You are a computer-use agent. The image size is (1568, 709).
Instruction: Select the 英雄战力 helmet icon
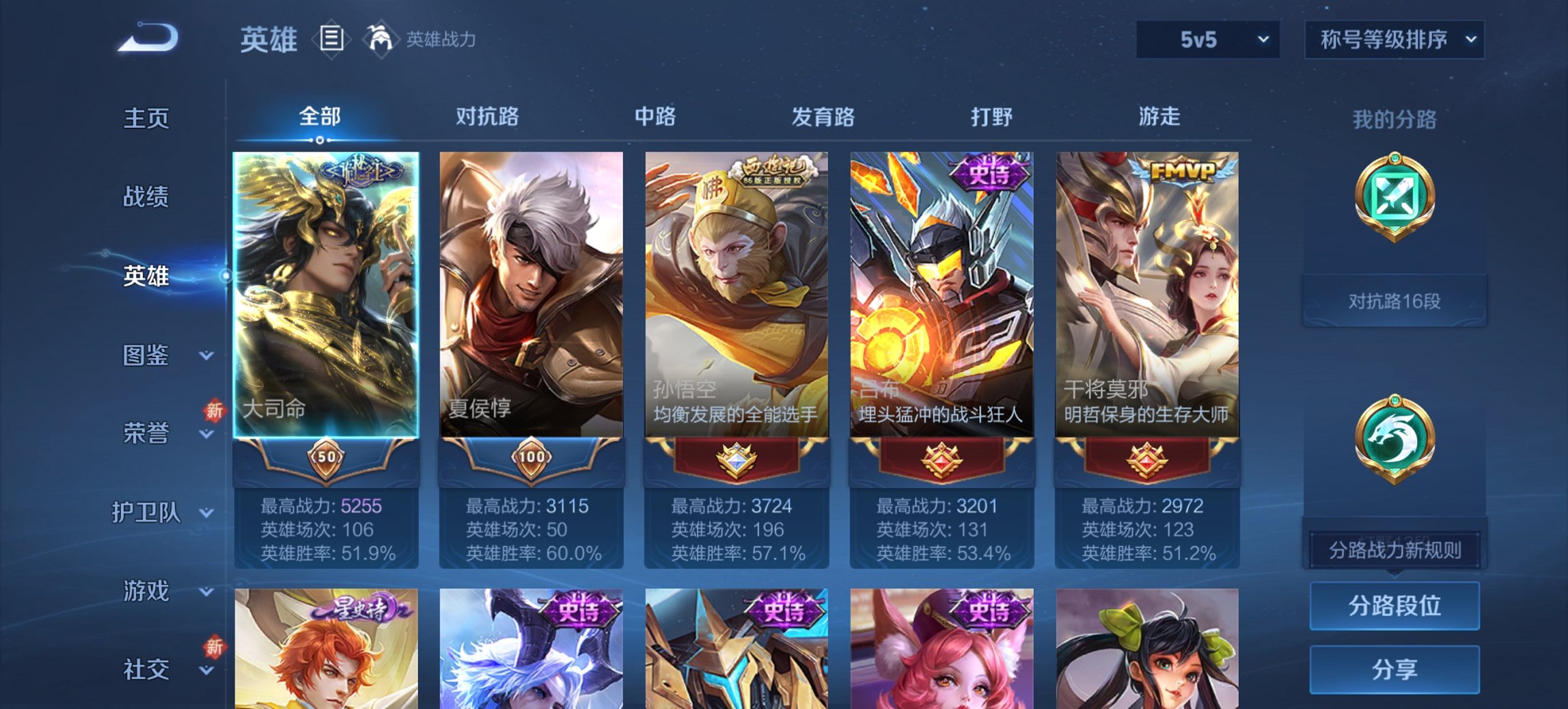tap(379, 38)
